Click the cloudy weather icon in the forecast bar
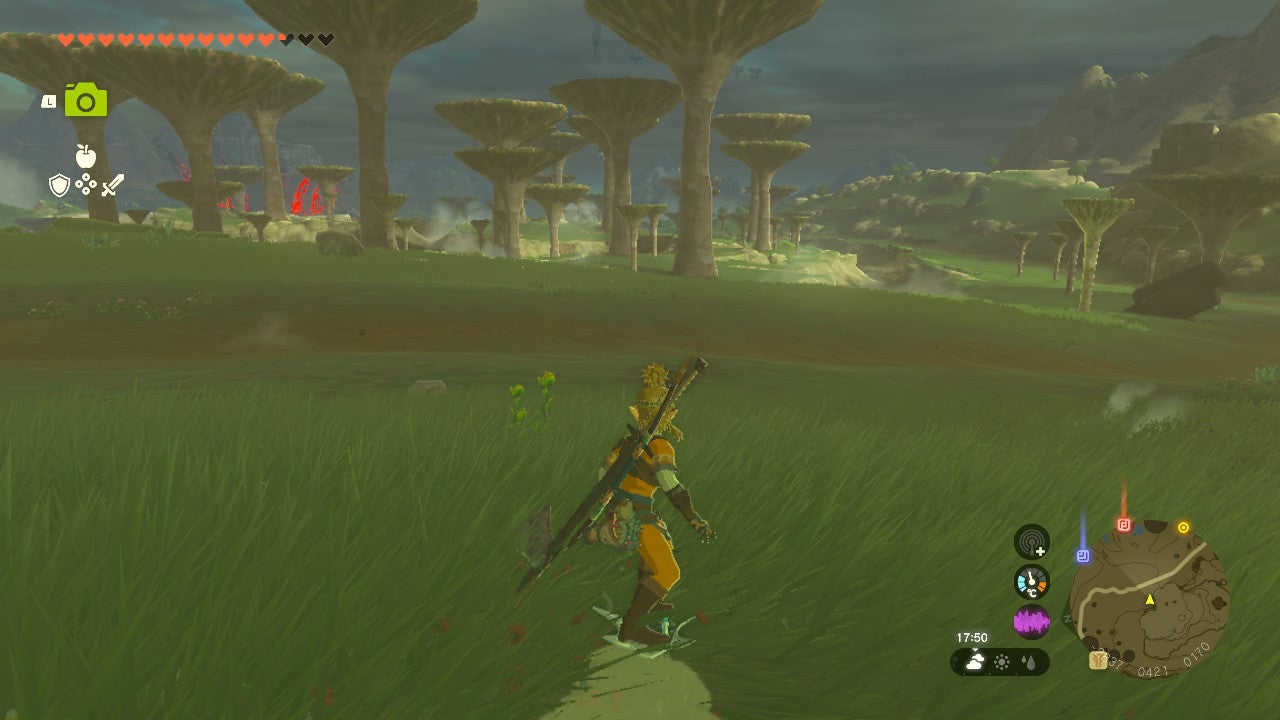 tap(974, 661)
